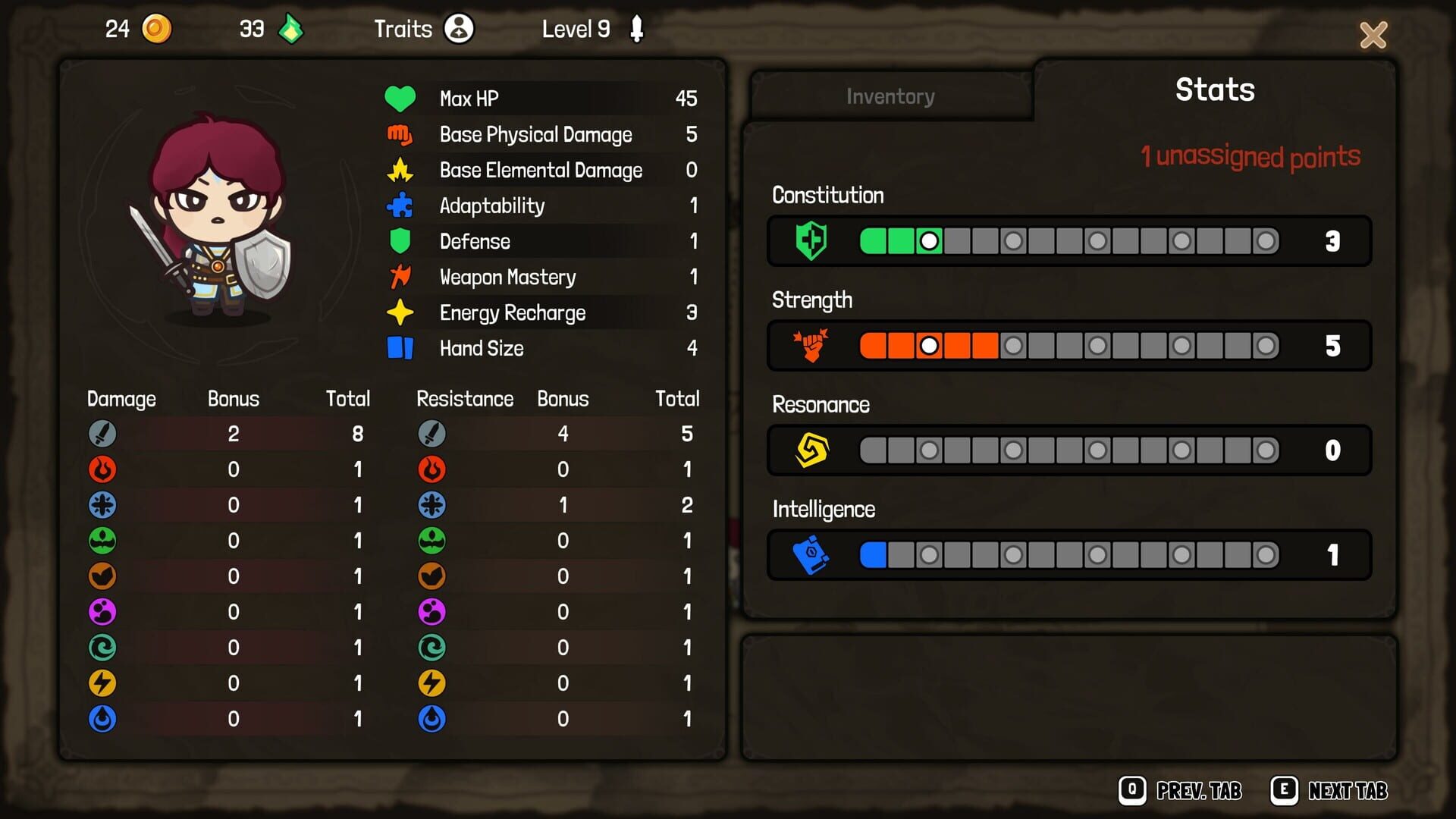
Task: Open the Traits character icon
Action: (x=457, y=29)
